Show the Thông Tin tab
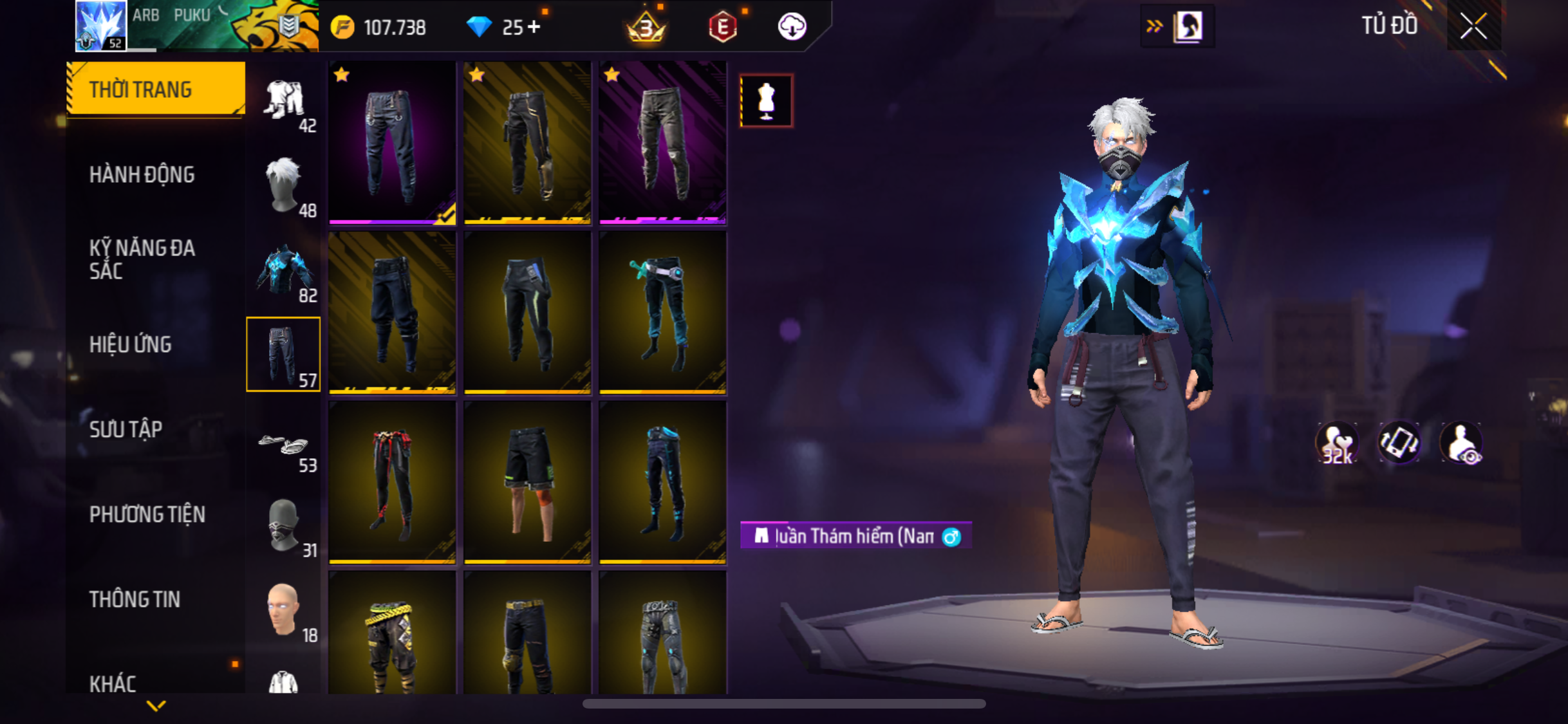The width and height of the screenshot is (1568, 724). pyautogui.click(x=135, y=599)
